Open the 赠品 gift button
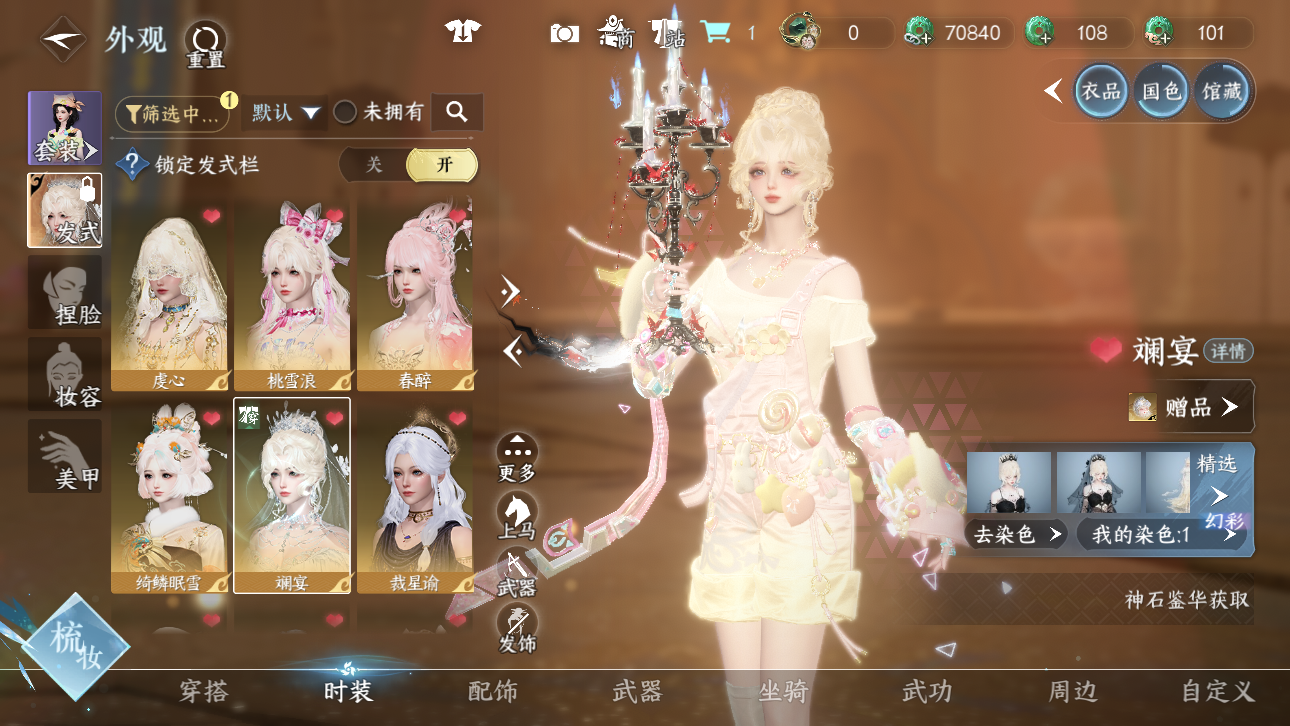 coord(1190,406)
